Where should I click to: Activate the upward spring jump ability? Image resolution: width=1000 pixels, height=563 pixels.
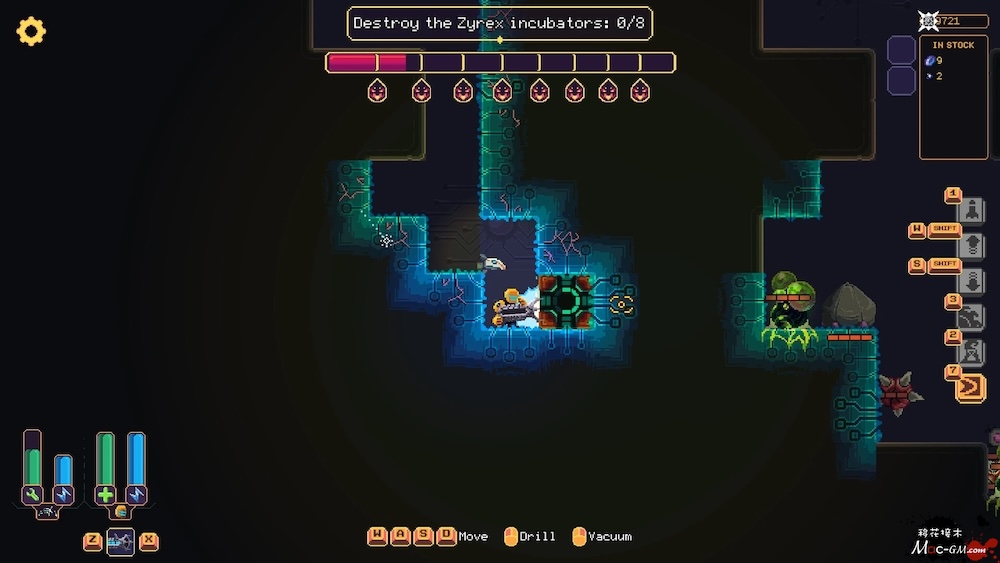pos(971,246)
